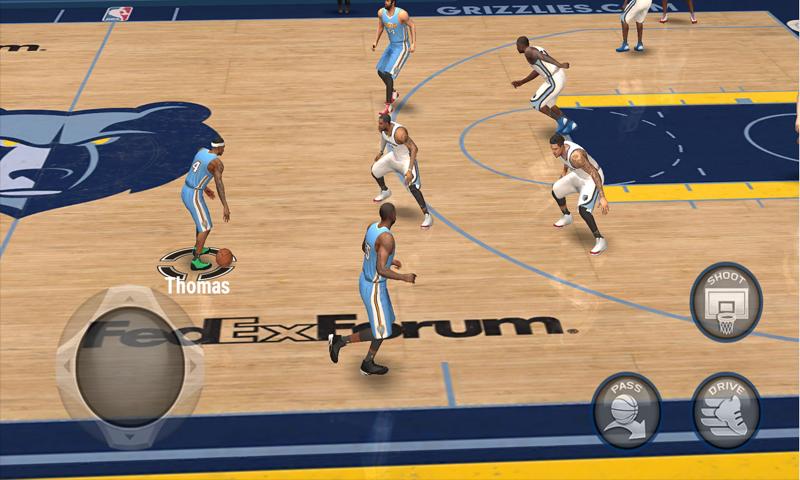Tap the Pass button

coord(626,410)
